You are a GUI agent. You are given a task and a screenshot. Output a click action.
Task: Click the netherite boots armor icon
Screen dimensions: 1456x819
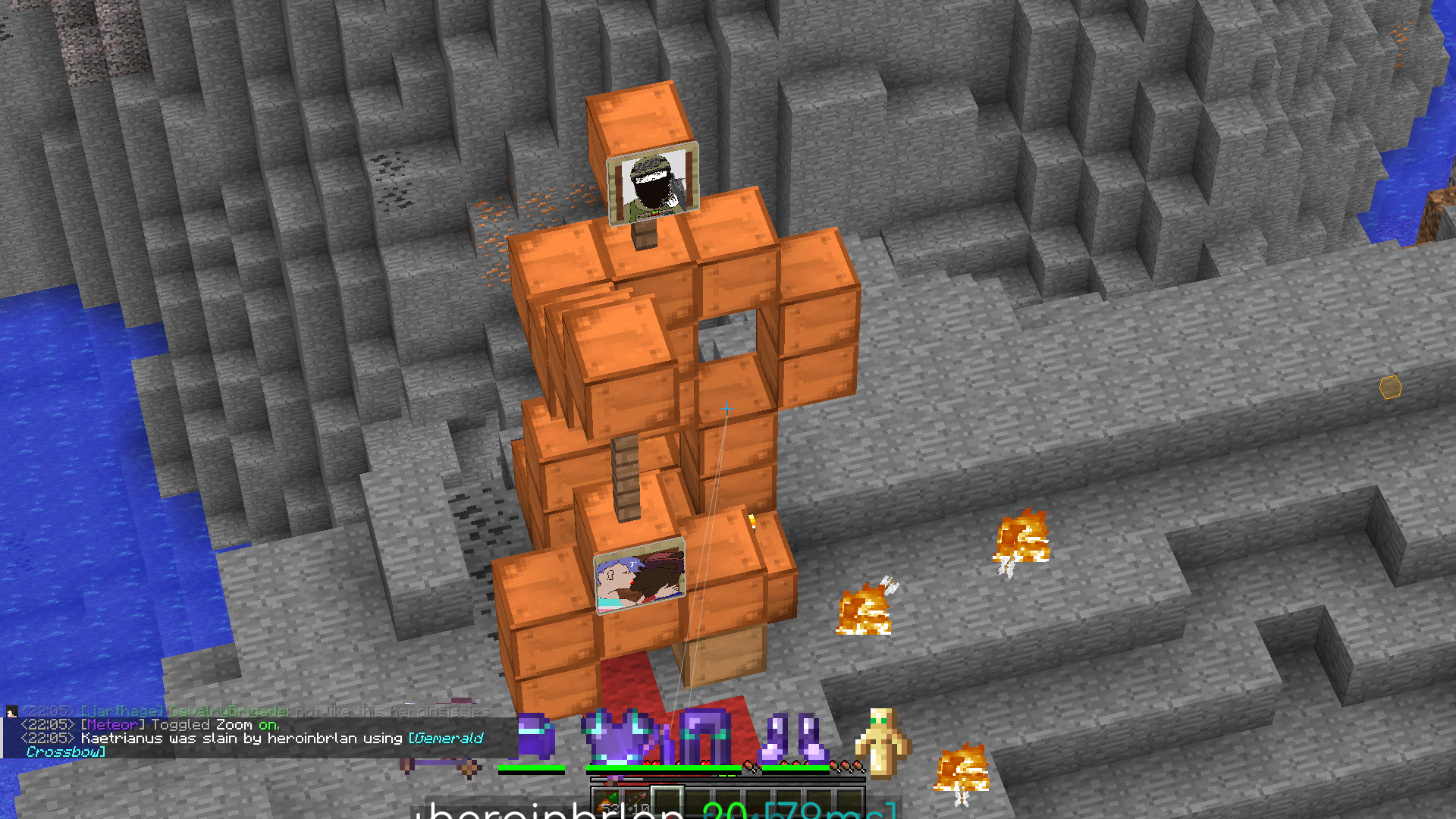793,738
